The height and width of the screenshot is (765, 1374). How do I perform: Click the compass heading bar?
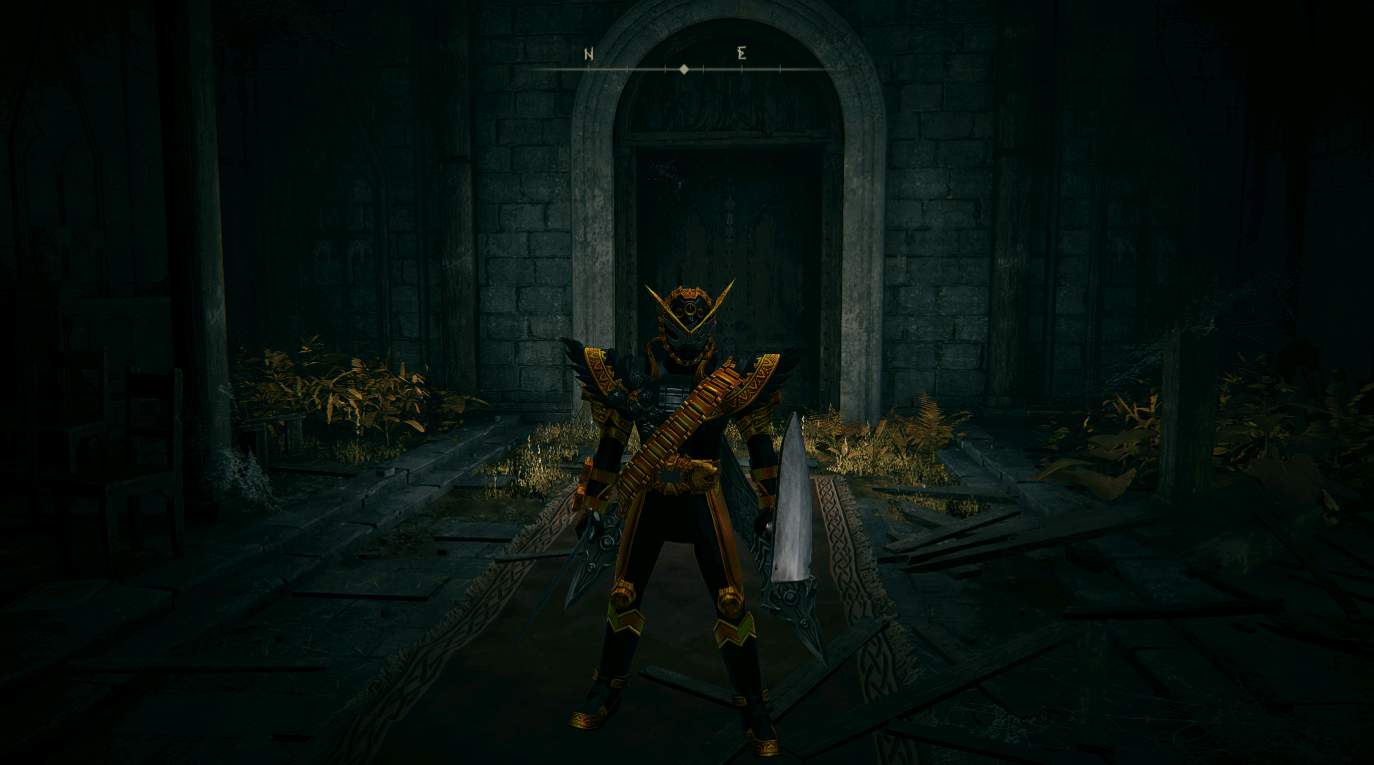coord(684,68)
